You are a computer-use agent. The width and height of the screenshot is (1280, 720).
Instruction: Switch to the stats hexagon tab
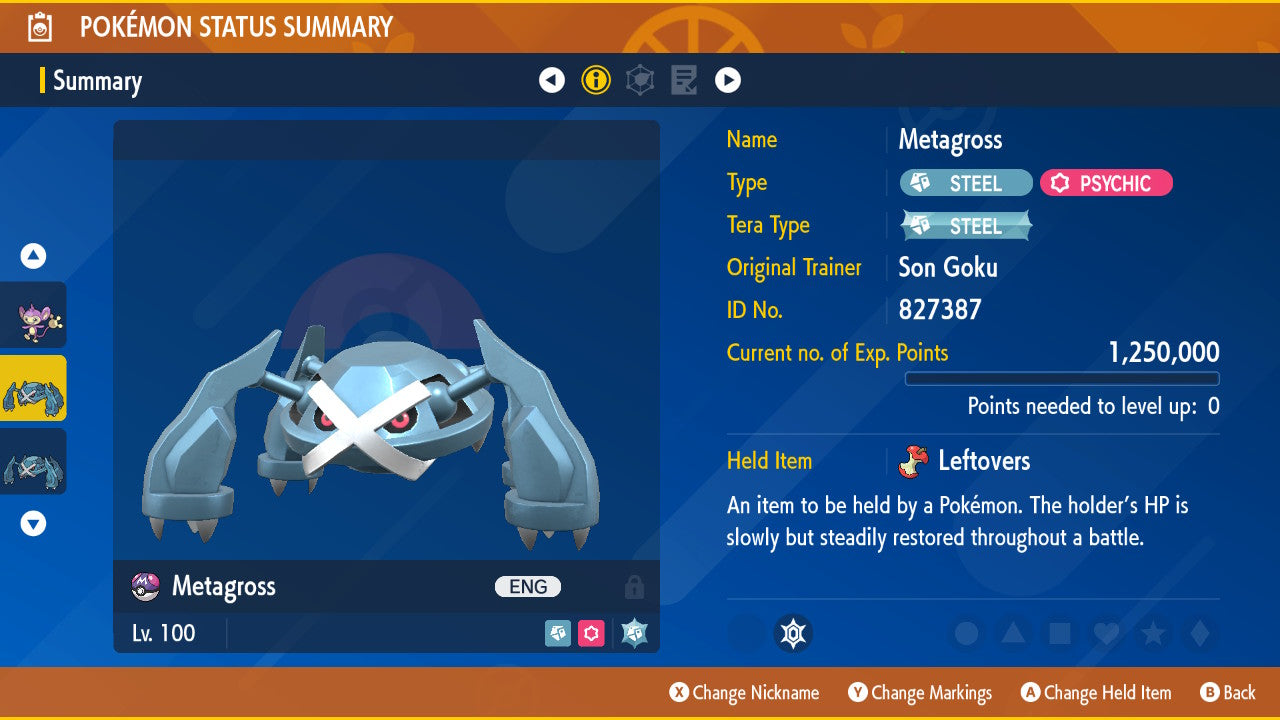click(x=640, y=80)
